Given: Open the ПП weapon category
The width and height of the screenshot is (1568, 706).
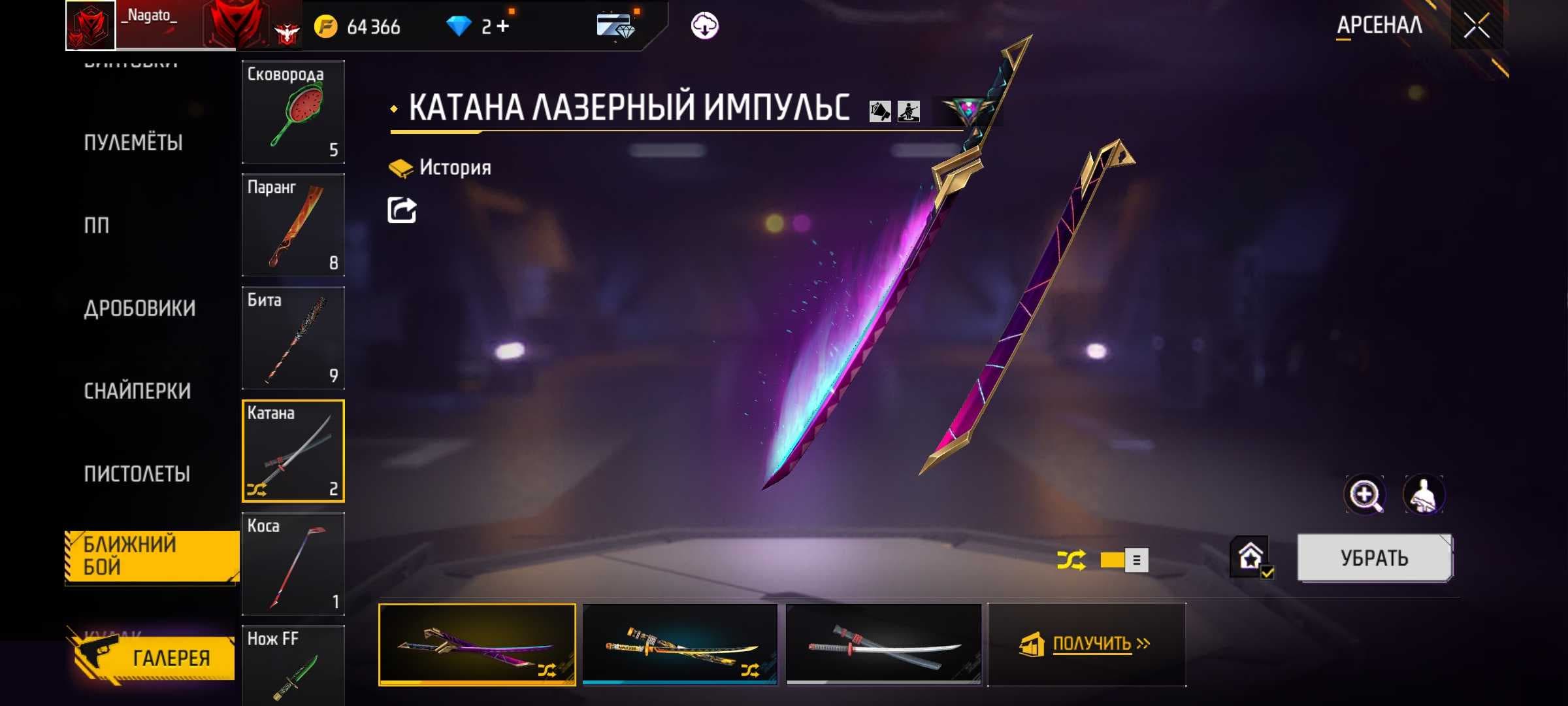Looking at the screenshot, I should [x=97, y=226].
